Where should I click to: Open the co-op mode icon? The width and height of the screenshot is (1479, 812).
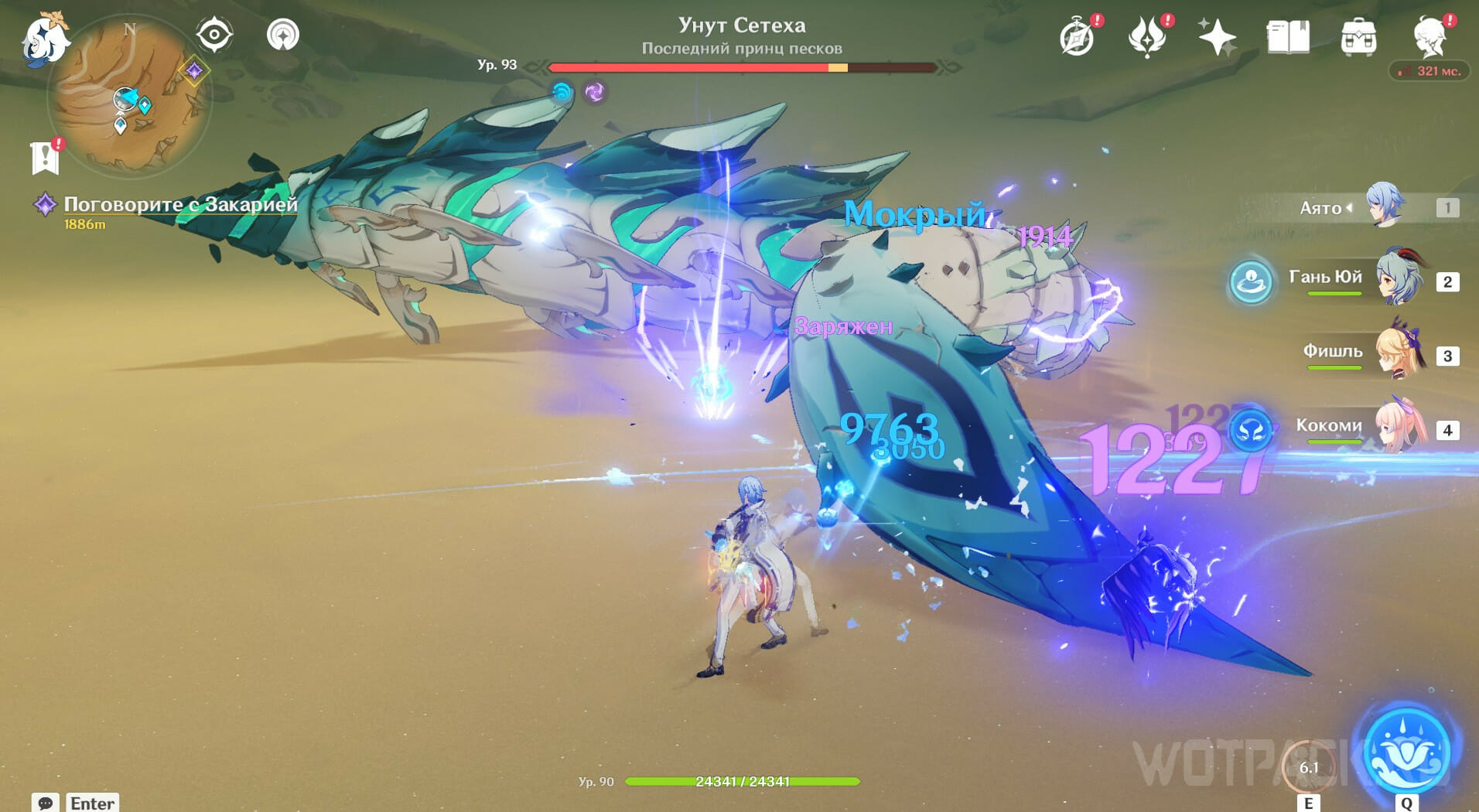282,35
